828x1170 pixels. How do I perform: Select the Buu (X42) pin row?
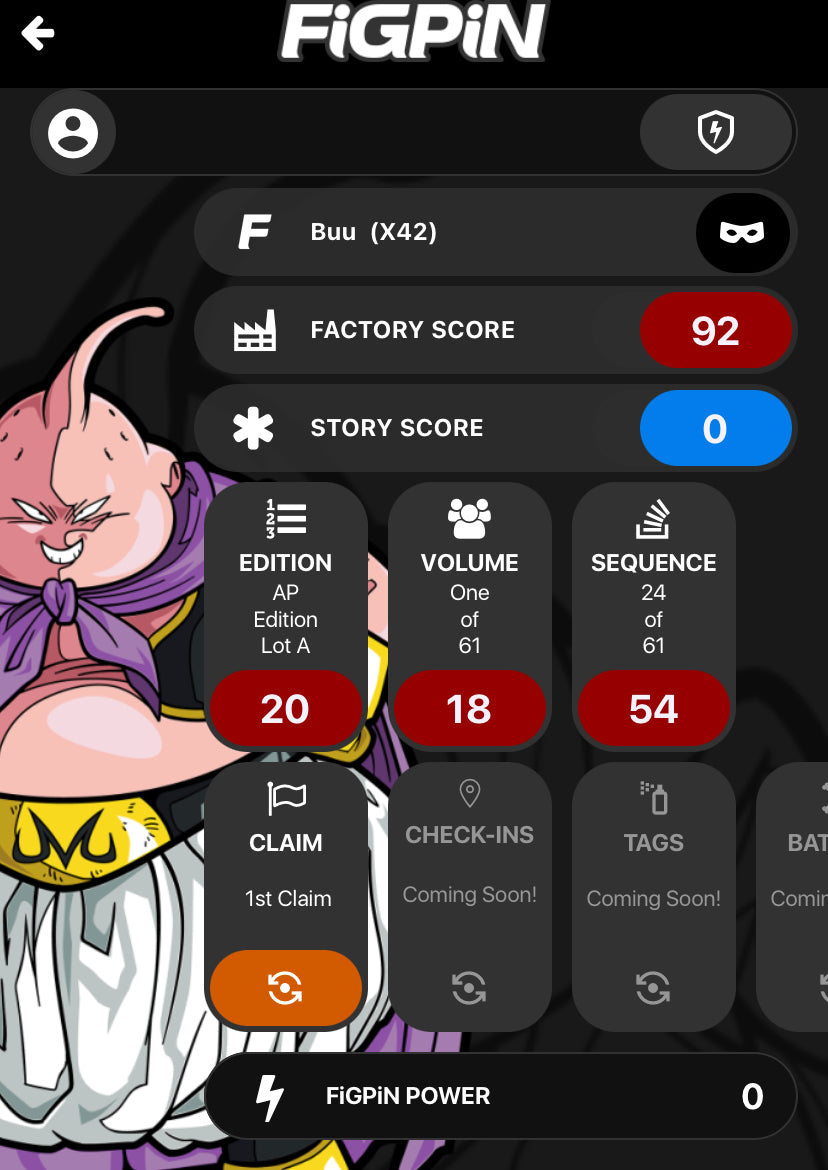pos(440,232)
